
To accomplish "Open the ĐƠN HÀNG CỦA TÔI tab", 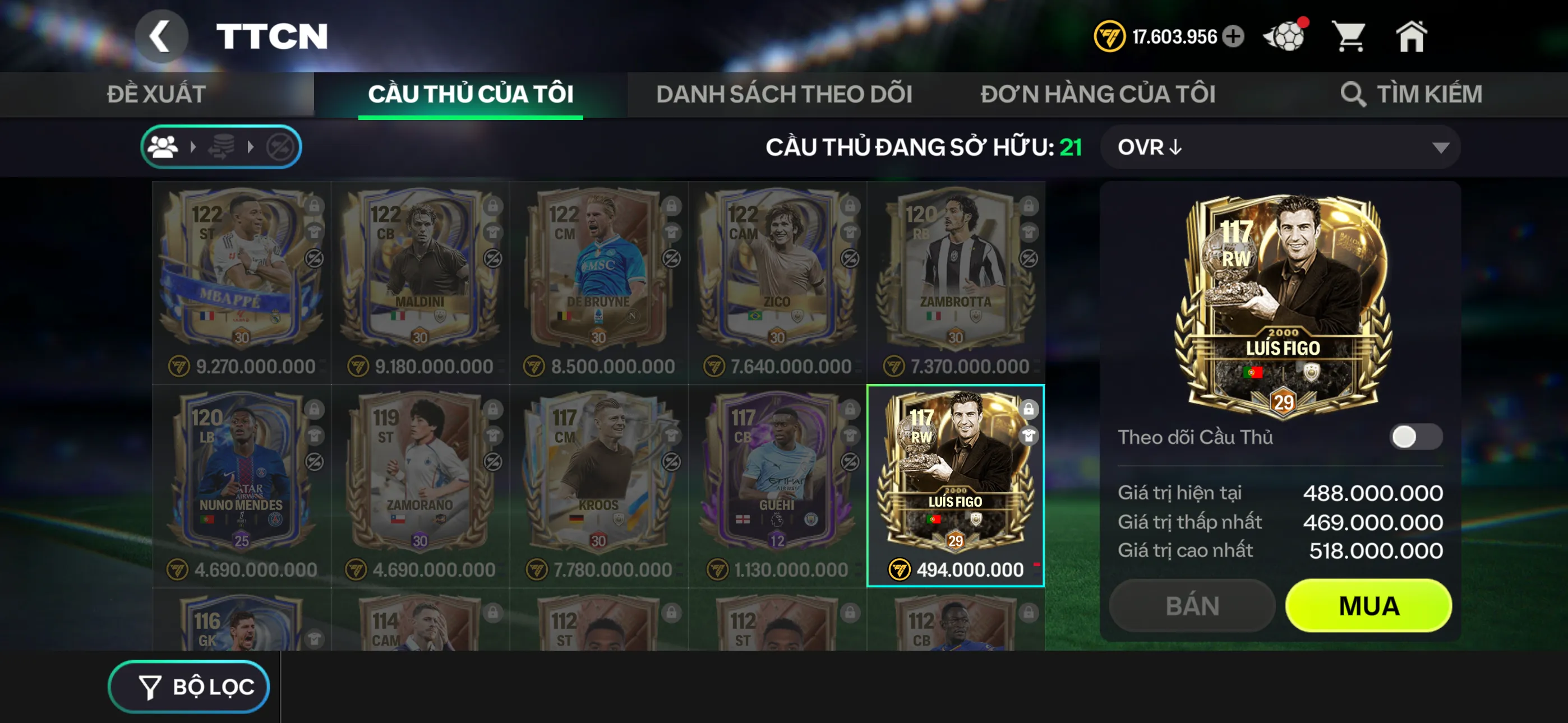I will (1099, 94).
